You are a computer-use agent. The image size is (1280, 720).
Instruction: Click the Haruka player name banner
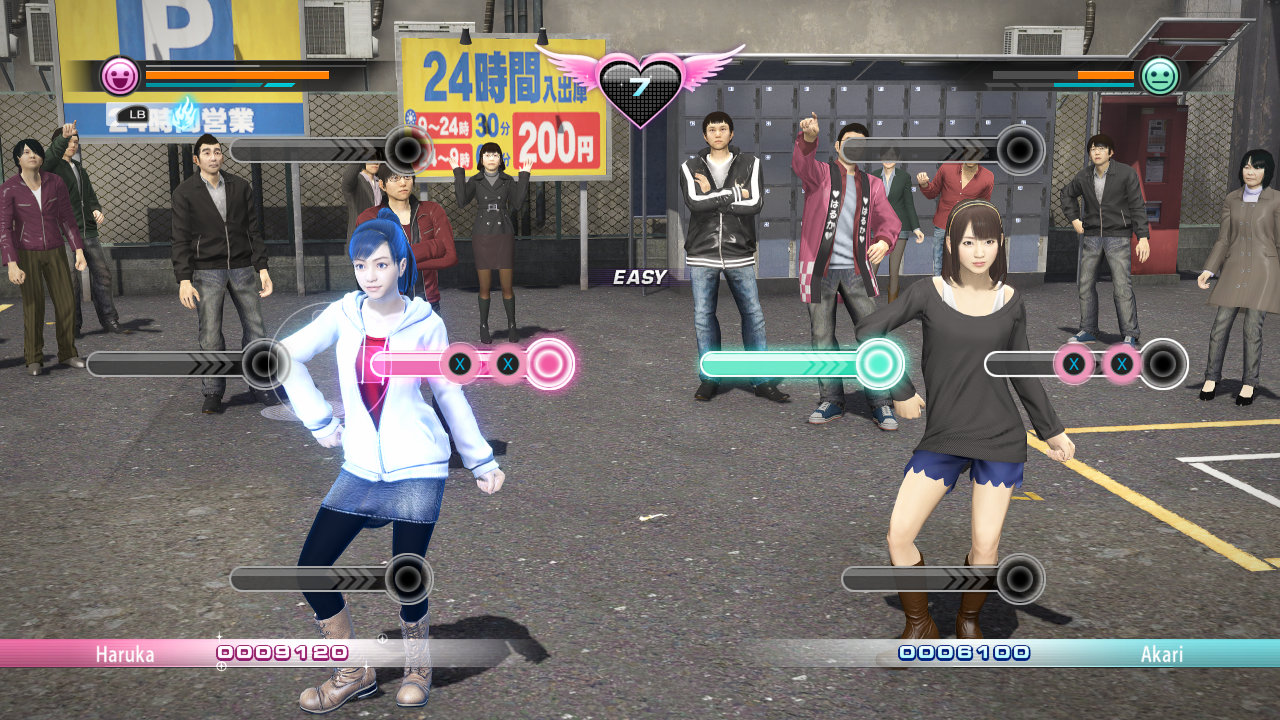[x=125, y=654]
